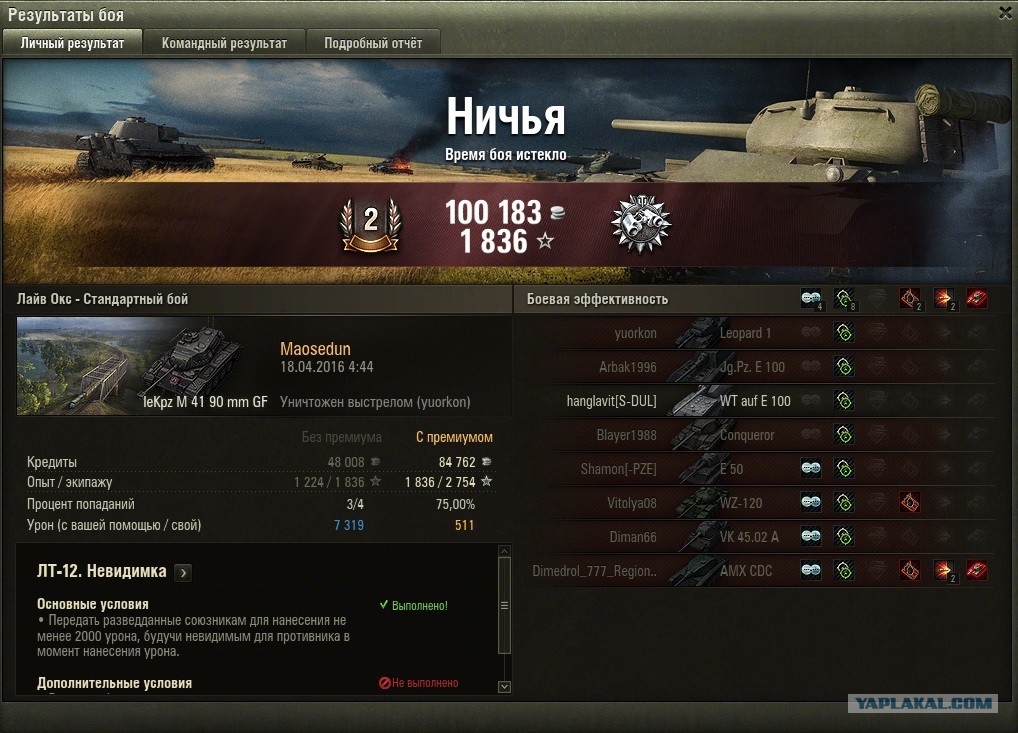Click the mastery badge medal icon

click(640, 226)
